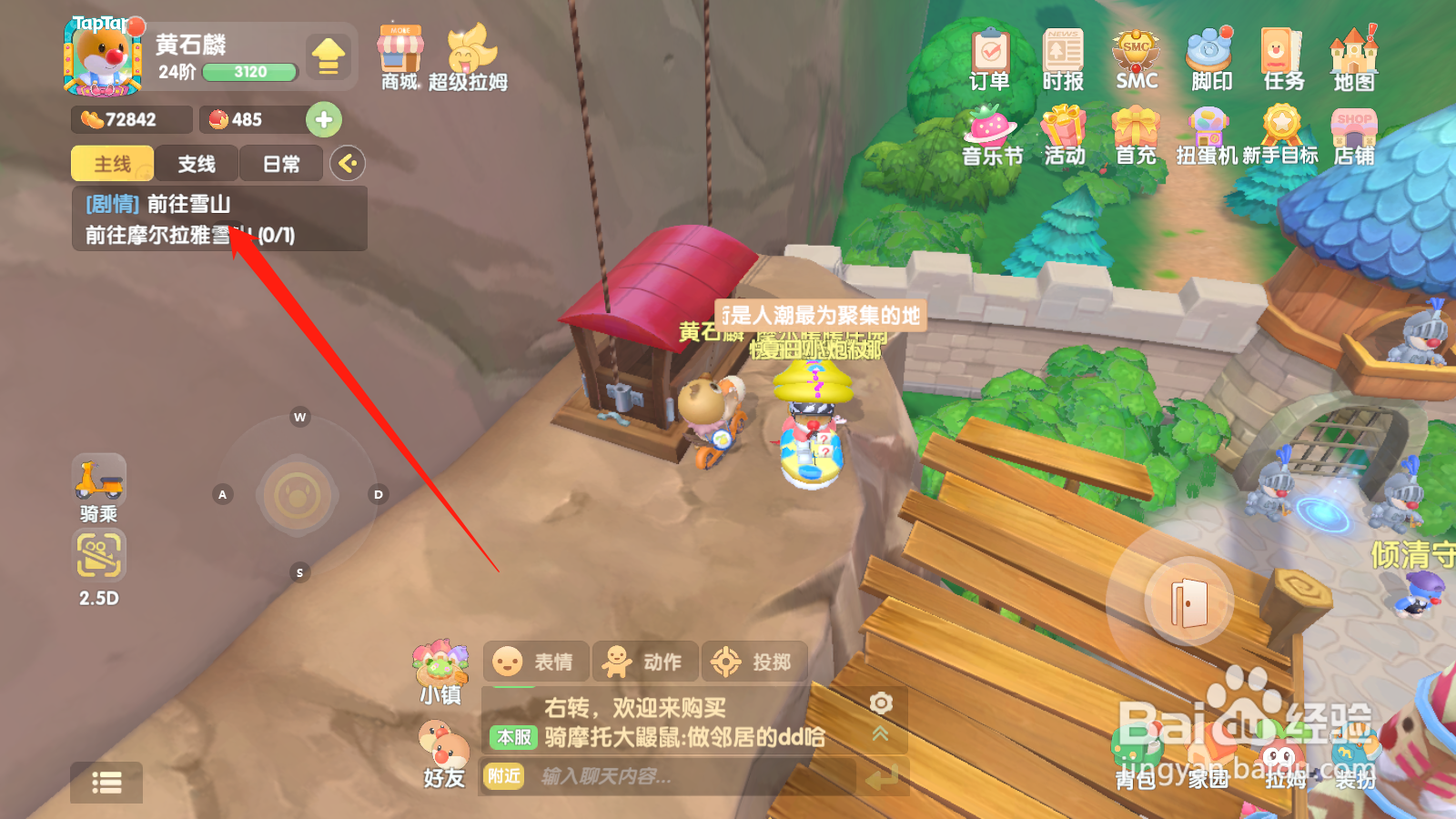This screenshot has height=819, width=1456.
Task: Switch to the 日常 quest tab
Action: pos(280,164)
